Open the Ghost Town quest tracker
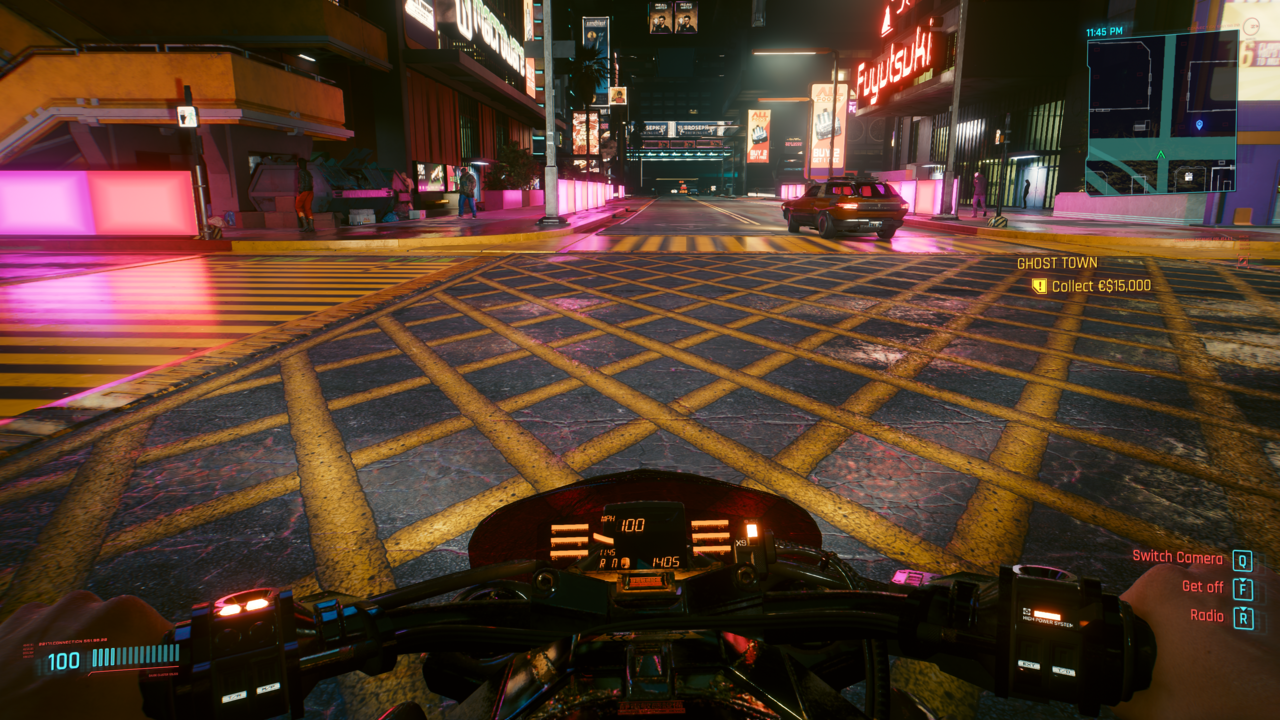The width and height of the screenshot is (1280, 720). (1057, 263)
